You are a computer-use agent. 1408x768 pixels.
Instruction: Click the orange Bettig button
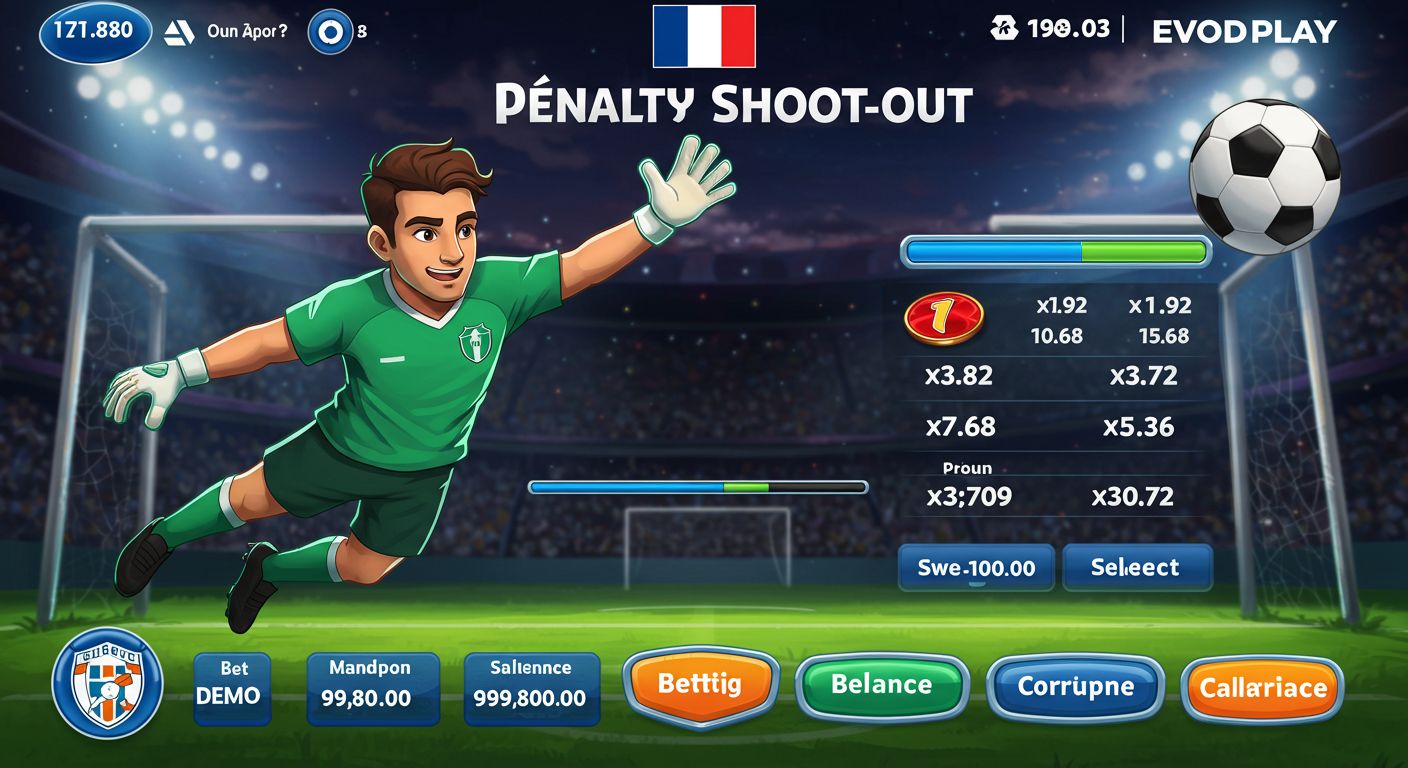[x=700, y=685]
